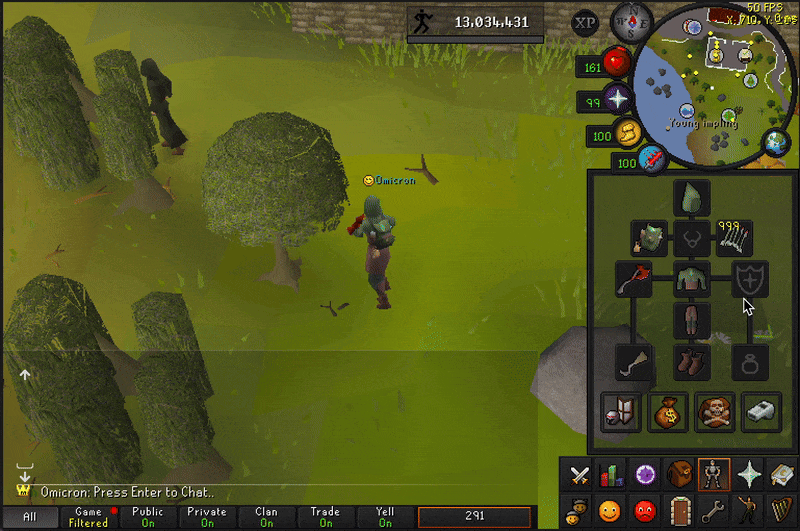
Task: Switch to the Public chat tab
Action: tap(148, 516)
